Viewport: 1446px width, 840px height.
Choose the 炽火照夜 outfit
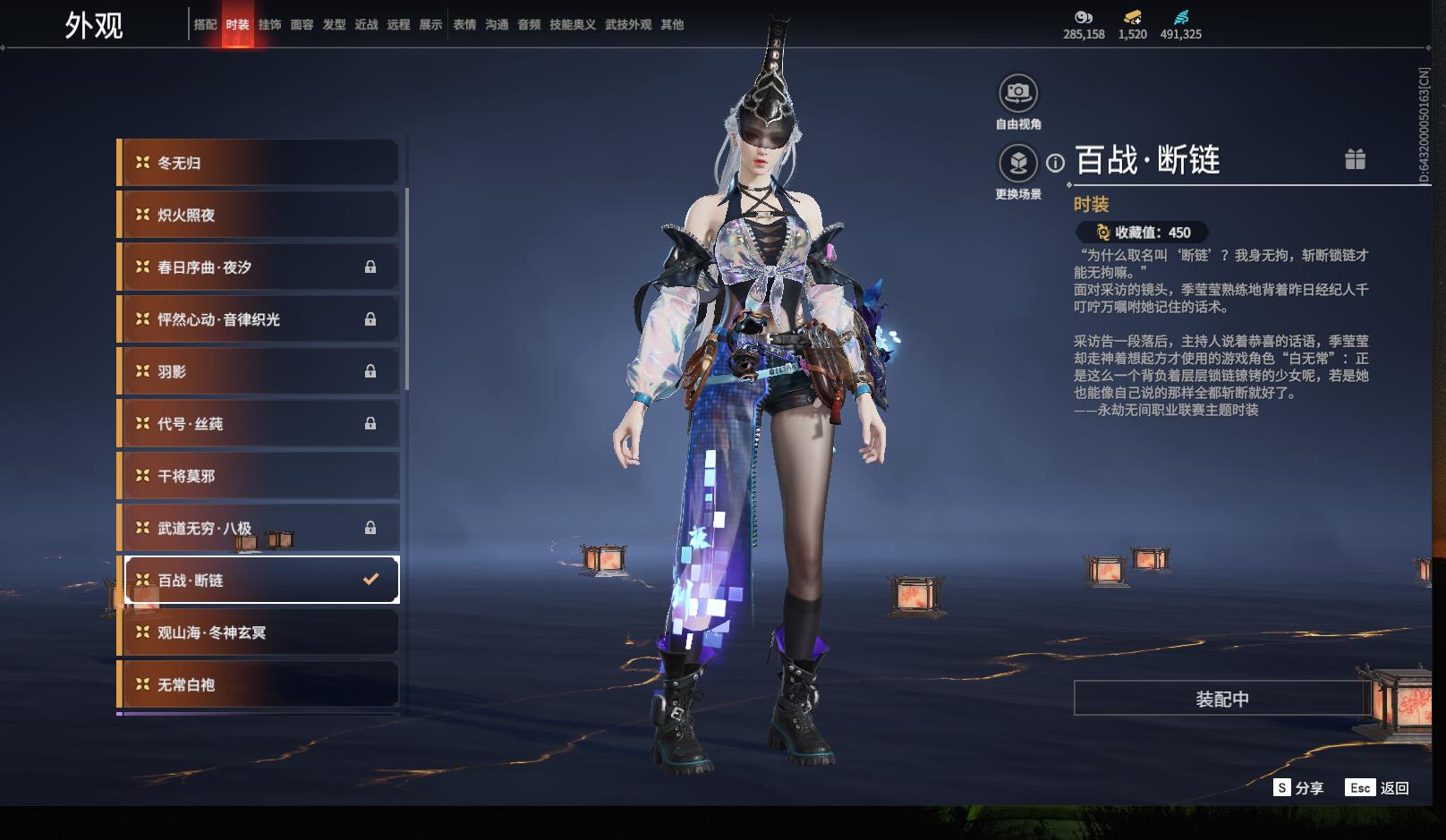[259, 215]
